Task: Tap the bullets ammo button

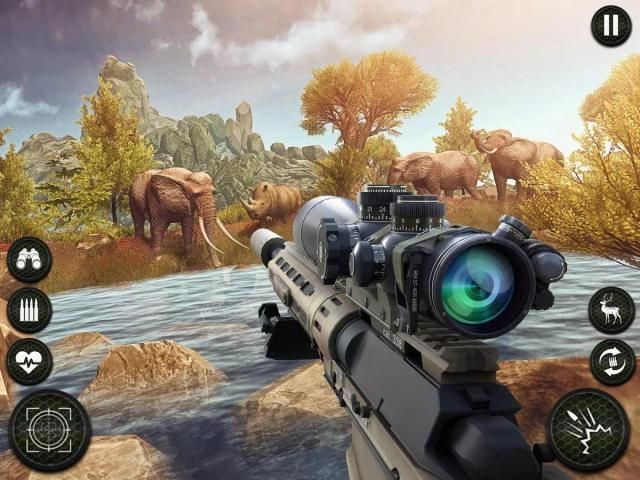Action: [29, 311]
